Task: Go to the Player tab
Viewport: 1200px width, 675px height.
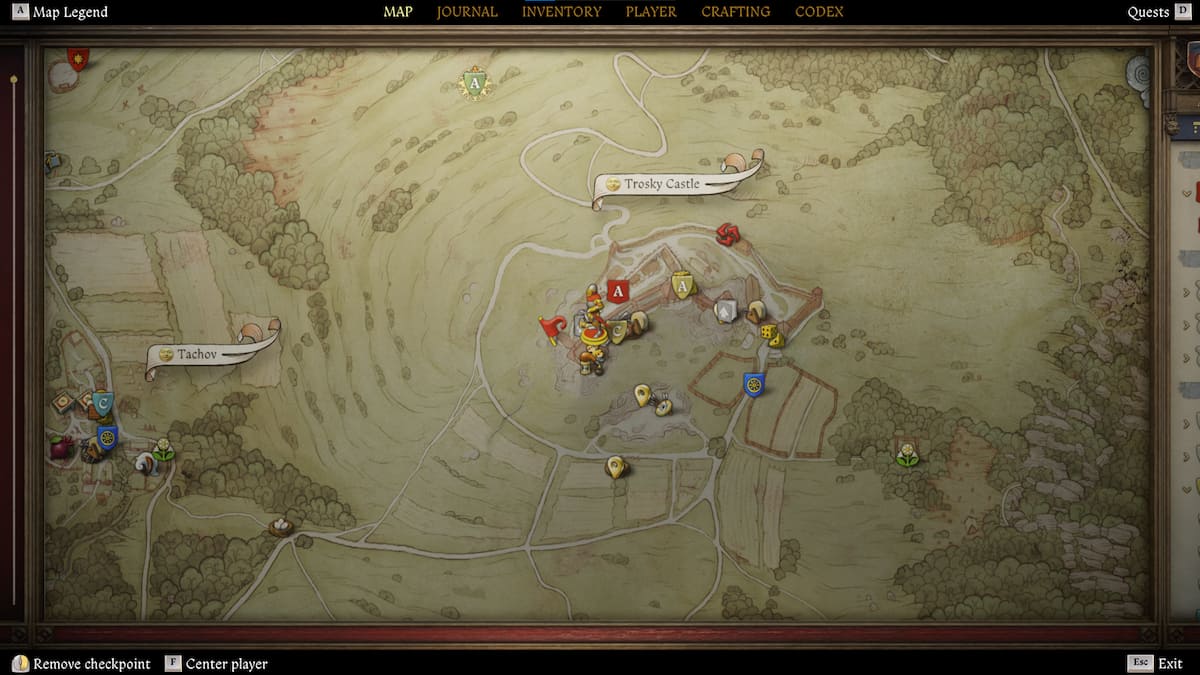Action: pos(651,12)
